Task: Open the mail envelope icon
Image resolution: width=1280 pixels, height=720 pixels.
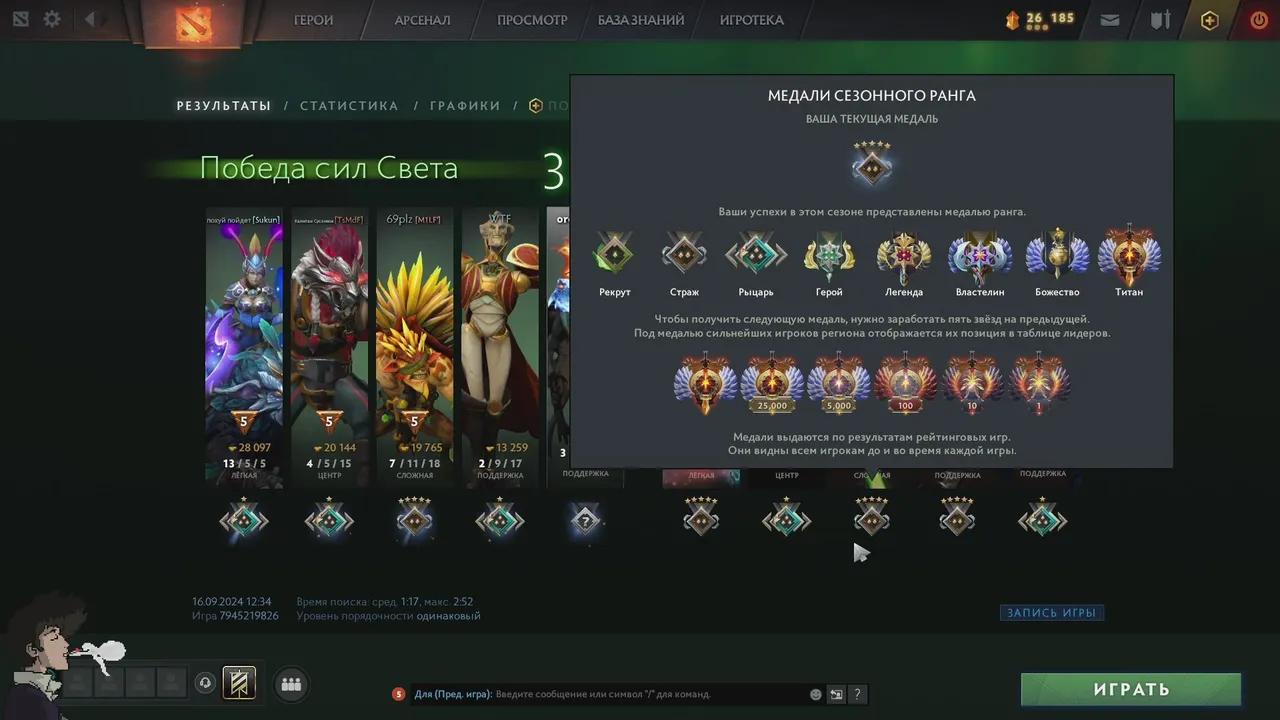Action: pyautogui.click(x=1110, y=19)
